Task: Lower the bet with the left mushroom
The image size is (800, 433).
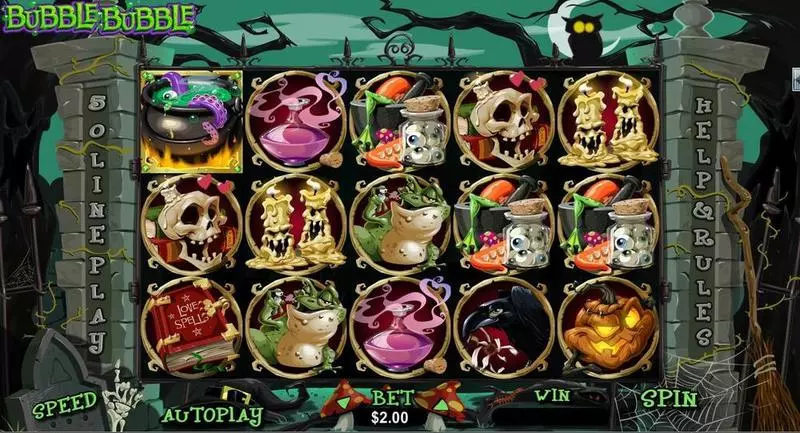Action: point(346,400)
